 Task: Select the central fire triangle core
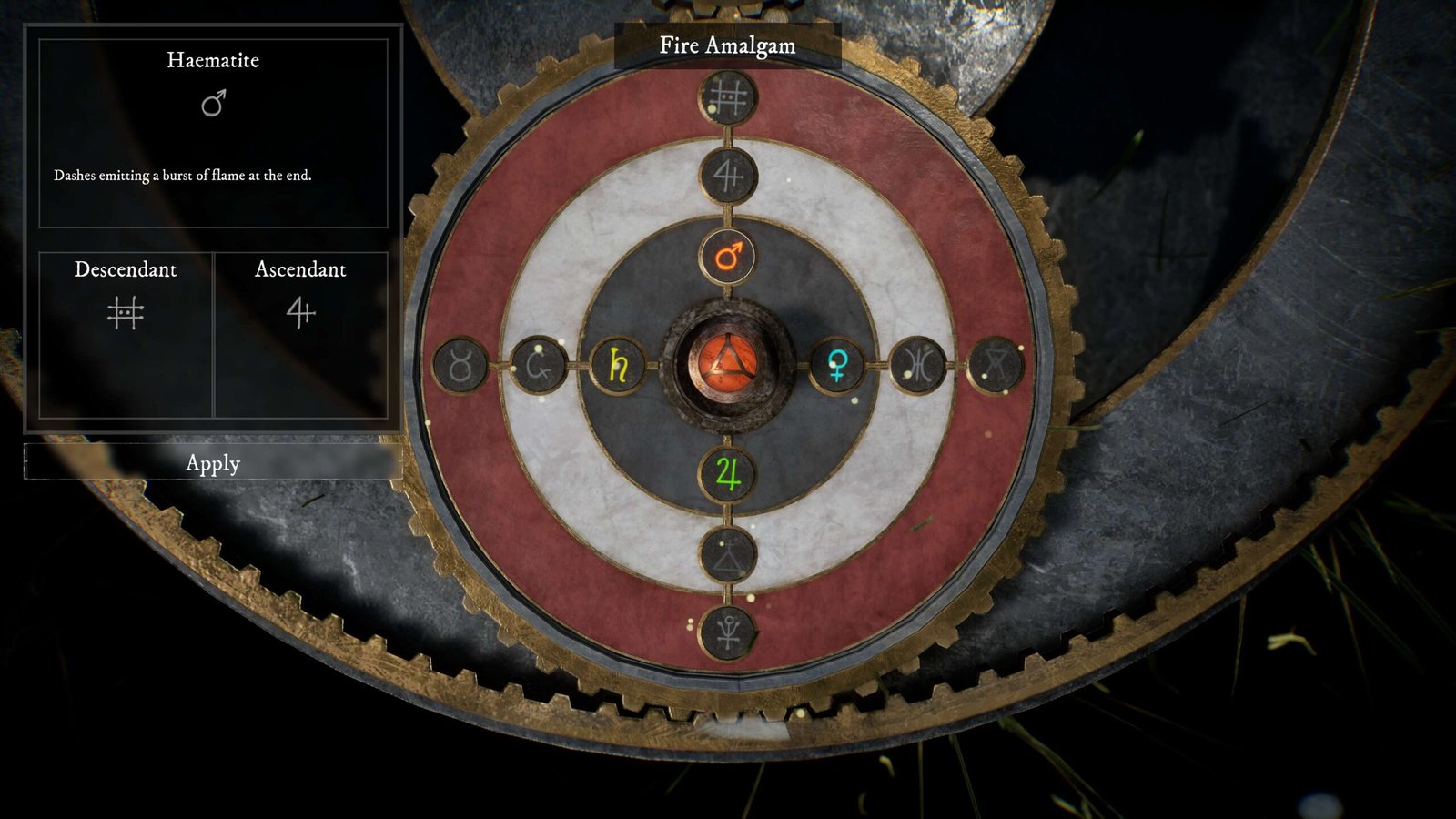coord(727,365)
